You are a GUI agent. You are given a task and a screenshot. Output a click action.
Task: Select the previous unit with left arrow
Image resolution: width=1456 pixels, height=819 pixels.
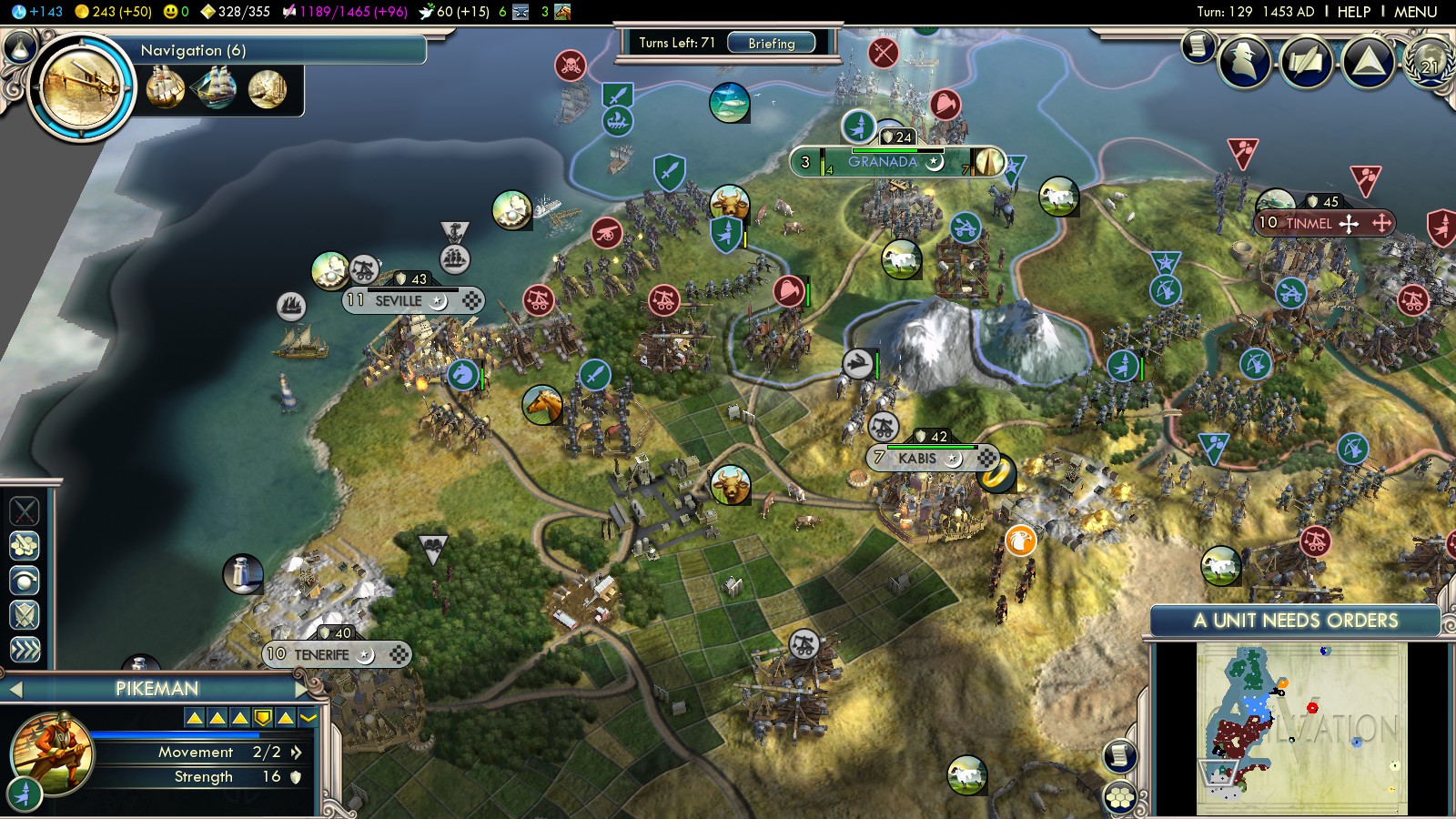click(x=15, y=689)
